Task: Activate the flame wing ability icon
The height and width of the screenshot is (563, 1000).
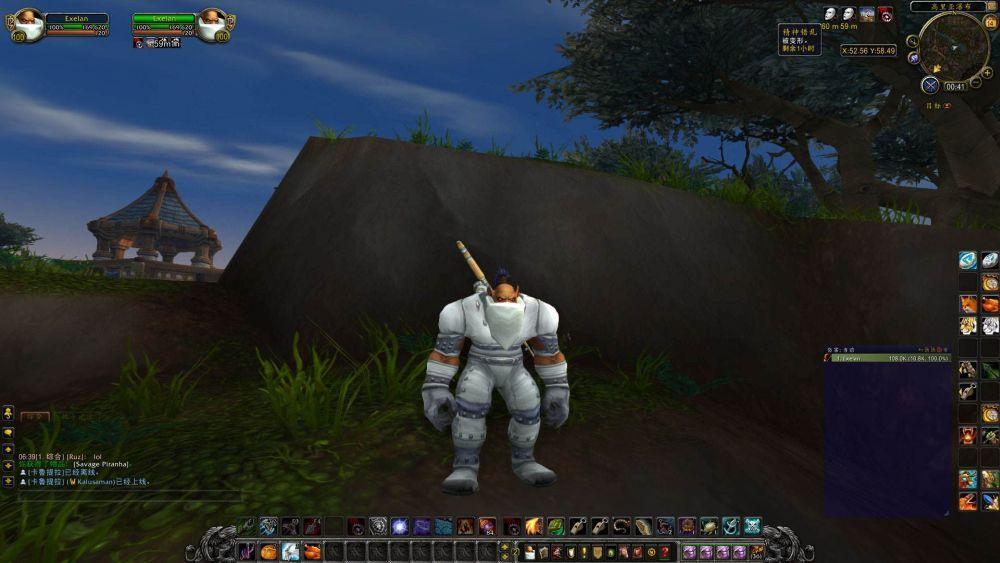Action: [533, 526]
